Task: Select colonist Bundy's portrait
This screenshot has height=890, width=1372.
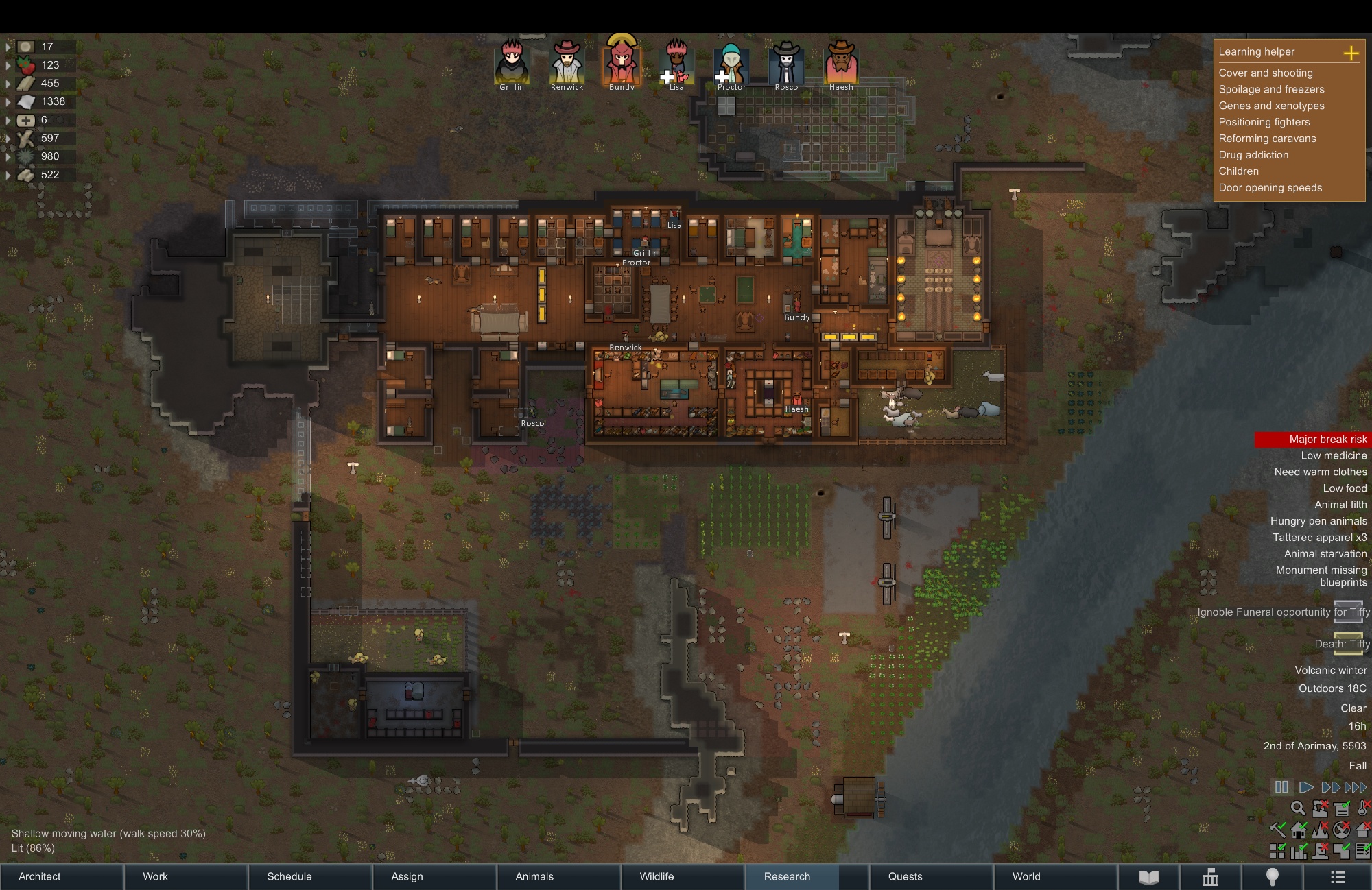Action: [x=622, y=63]
